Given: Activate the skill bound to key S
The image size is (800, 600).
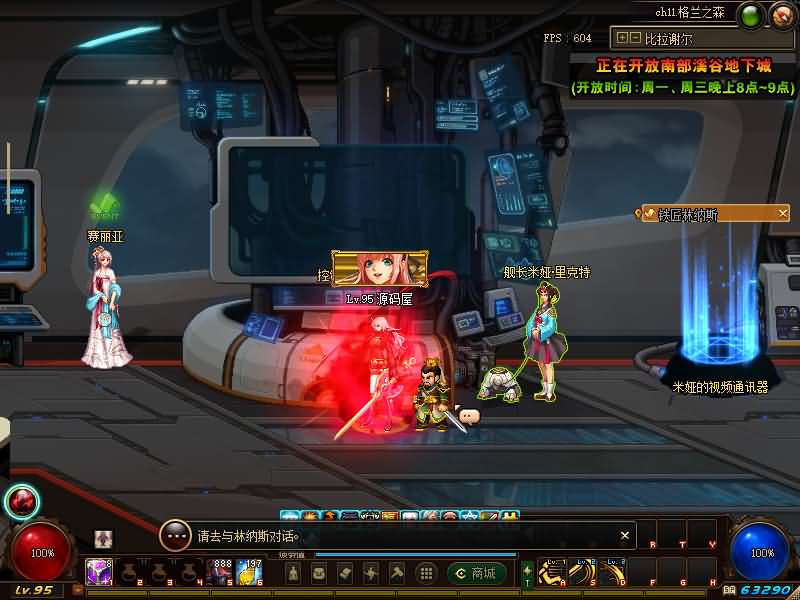Looking at the screenshot, I should click(x=583, y=572).
